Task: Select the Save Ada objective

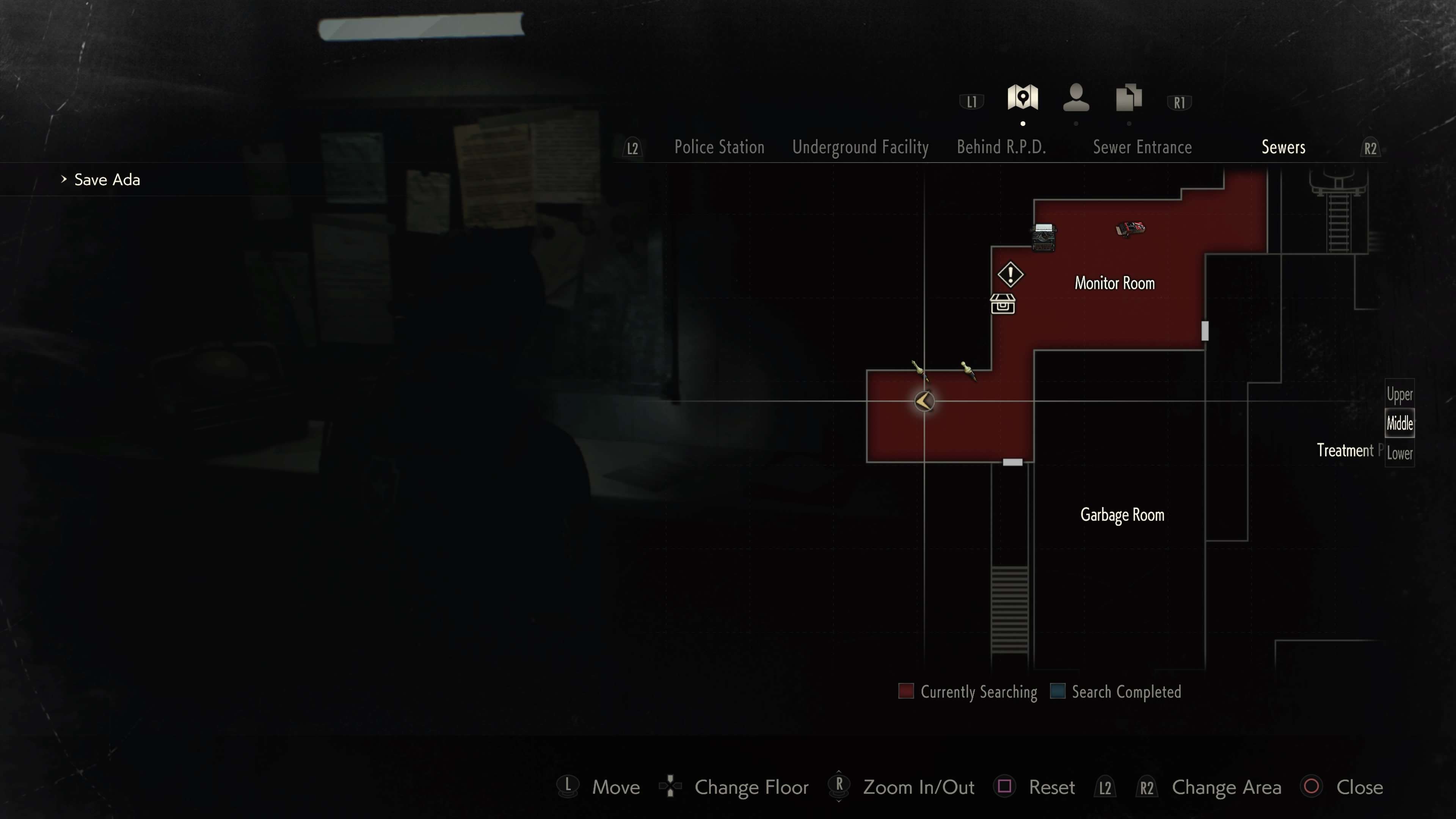Action: (107, 180)
